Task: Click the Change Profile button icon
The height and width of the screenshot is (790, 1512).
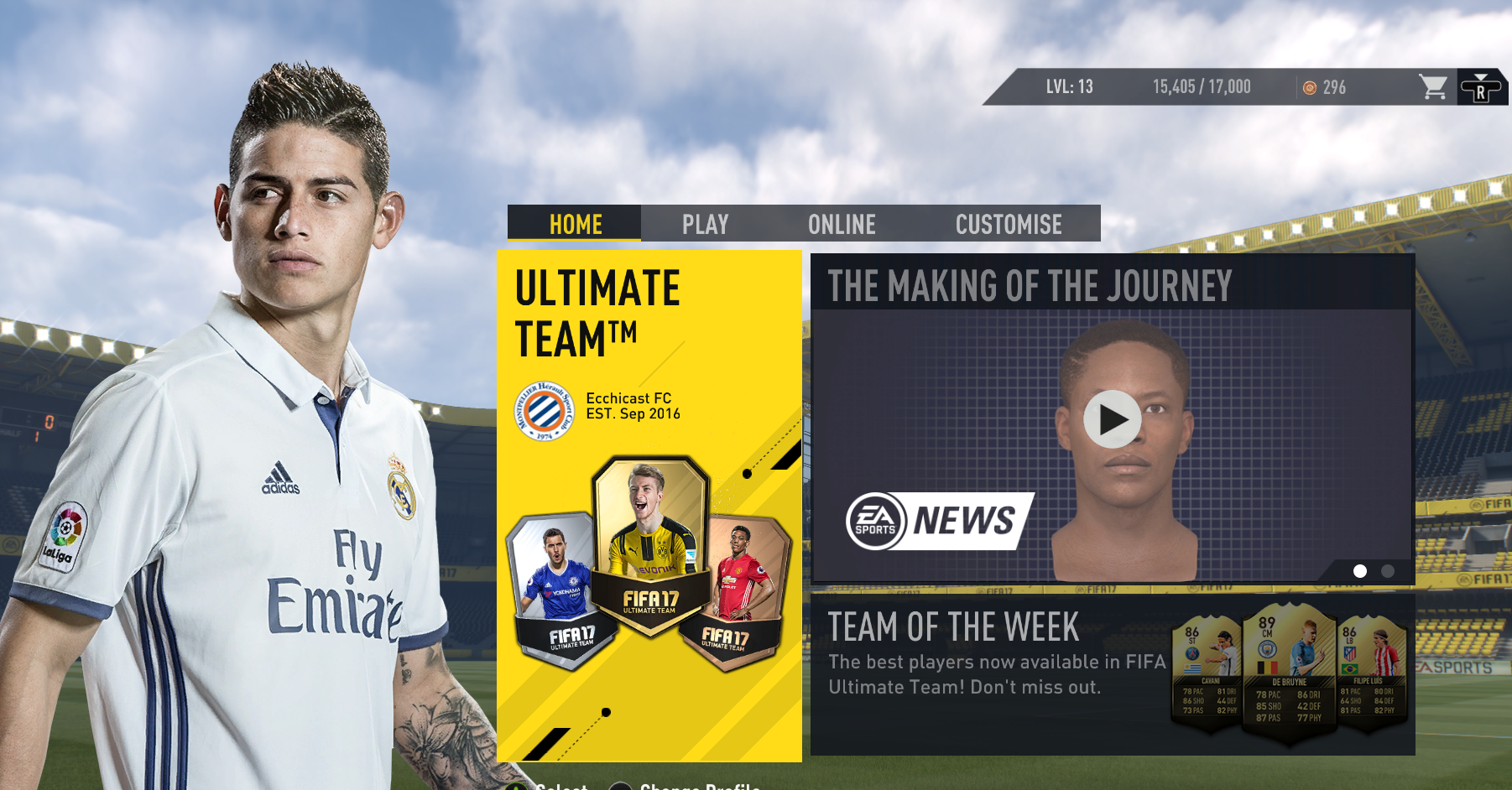Action: tap(621, 787)
